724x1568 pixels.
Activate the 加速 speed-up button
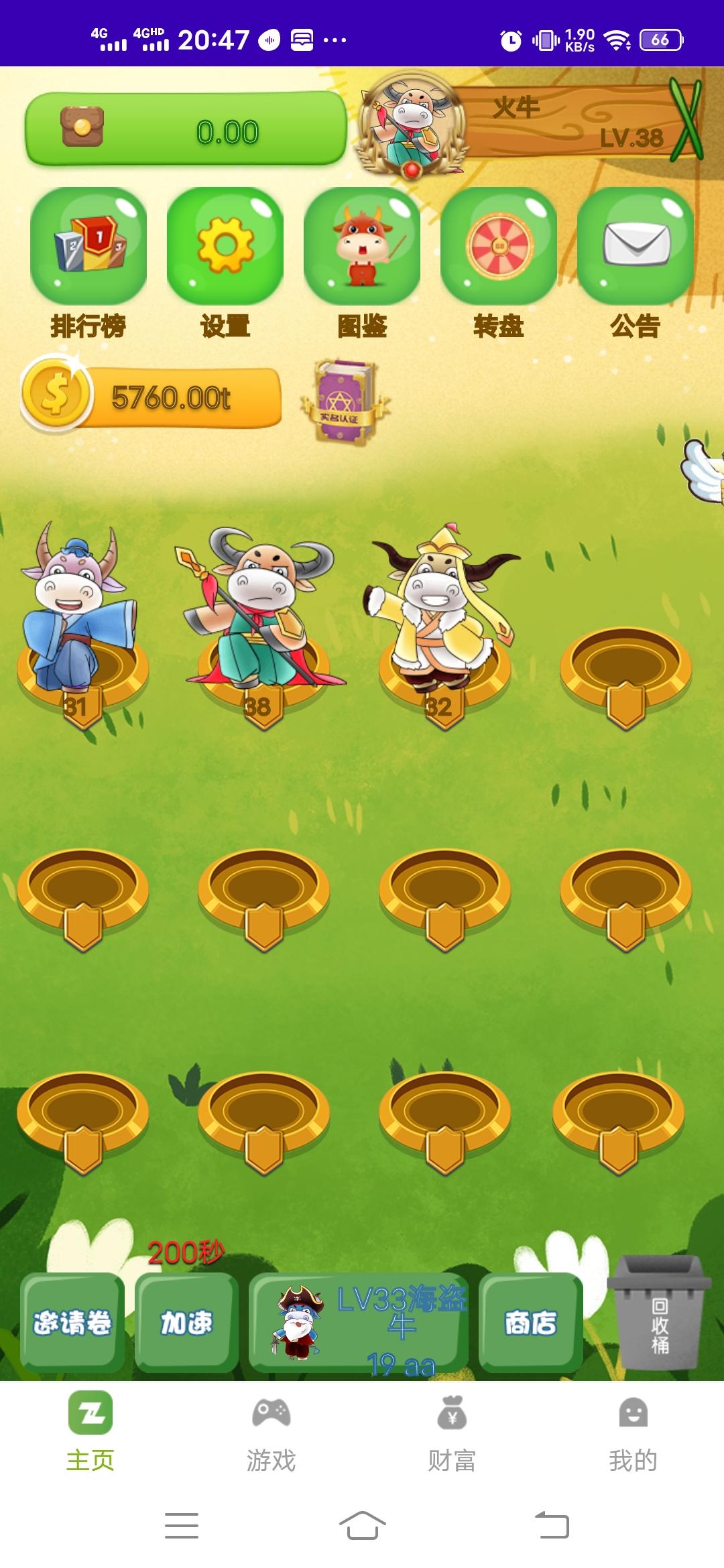[186, 1322]
